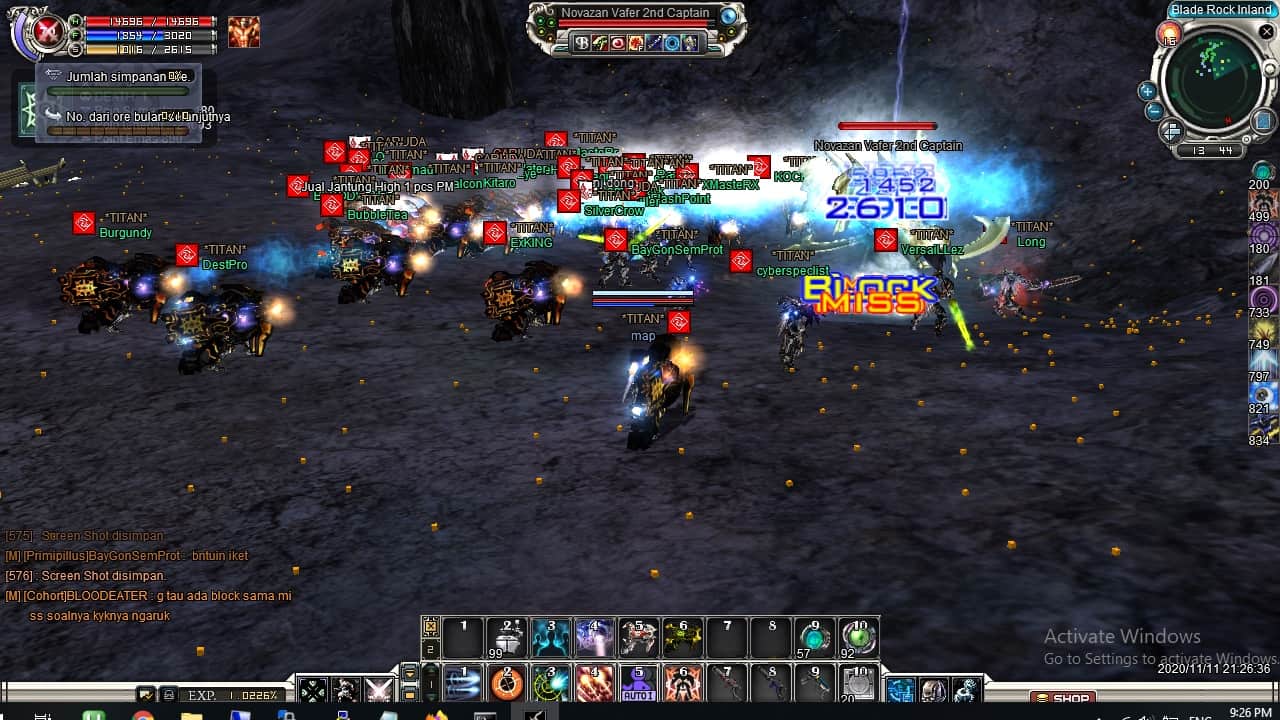The image size is (1280, 720).
Task: Zoom in the minimap with the plus button
Action: click(1147, 91)
